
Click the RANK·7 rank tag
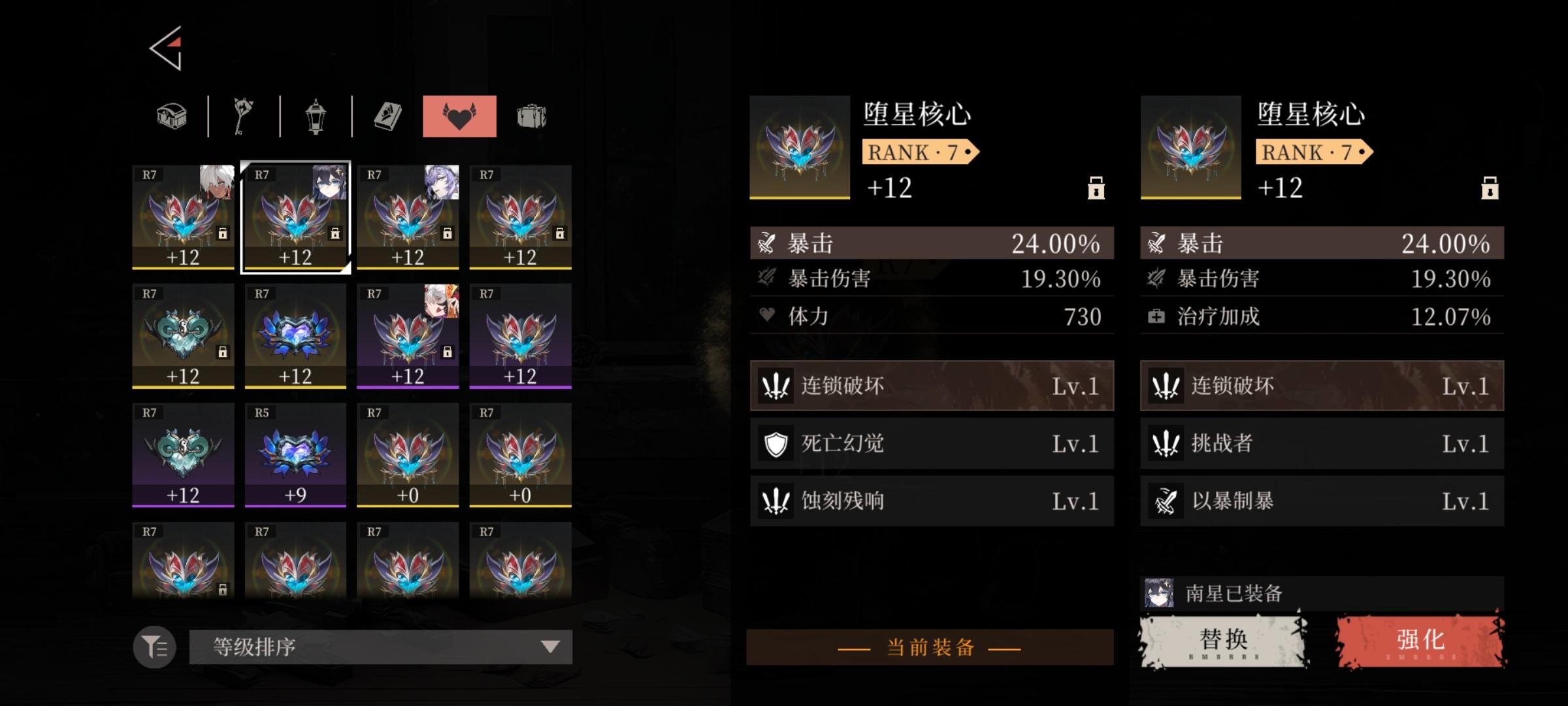[917, 153]
